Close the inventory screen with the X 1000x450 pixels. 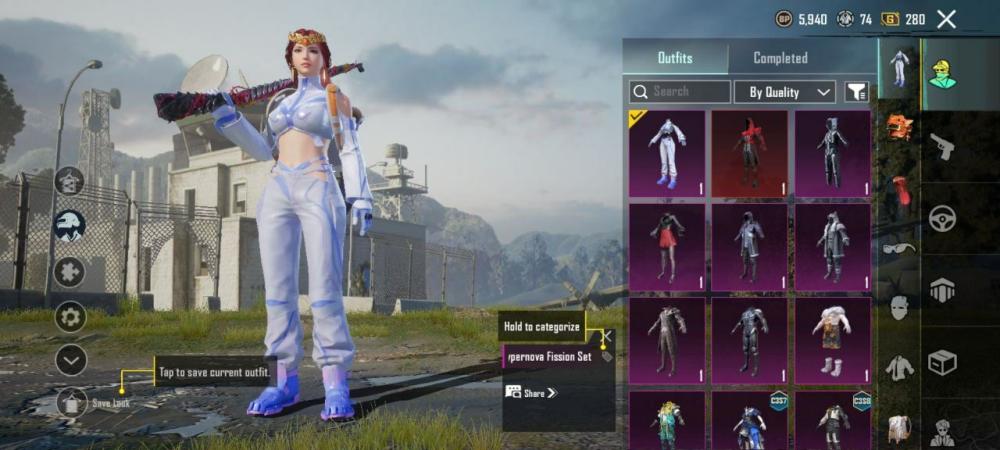pyautogui.click(x=946, y=19)
